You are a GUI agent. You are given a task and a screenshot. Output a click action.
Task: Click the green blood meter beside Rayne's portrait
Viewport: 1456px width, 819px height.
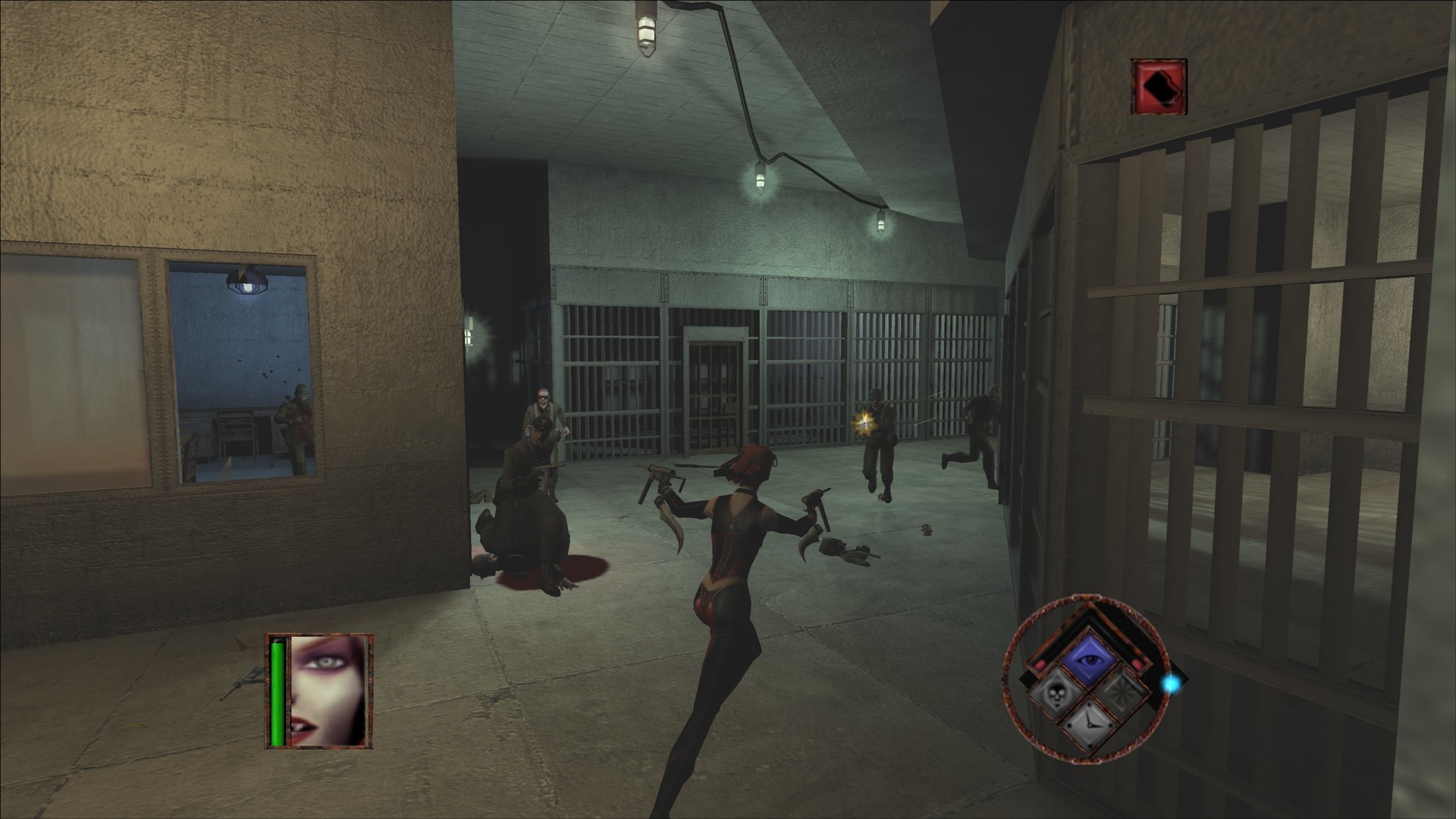278,692
